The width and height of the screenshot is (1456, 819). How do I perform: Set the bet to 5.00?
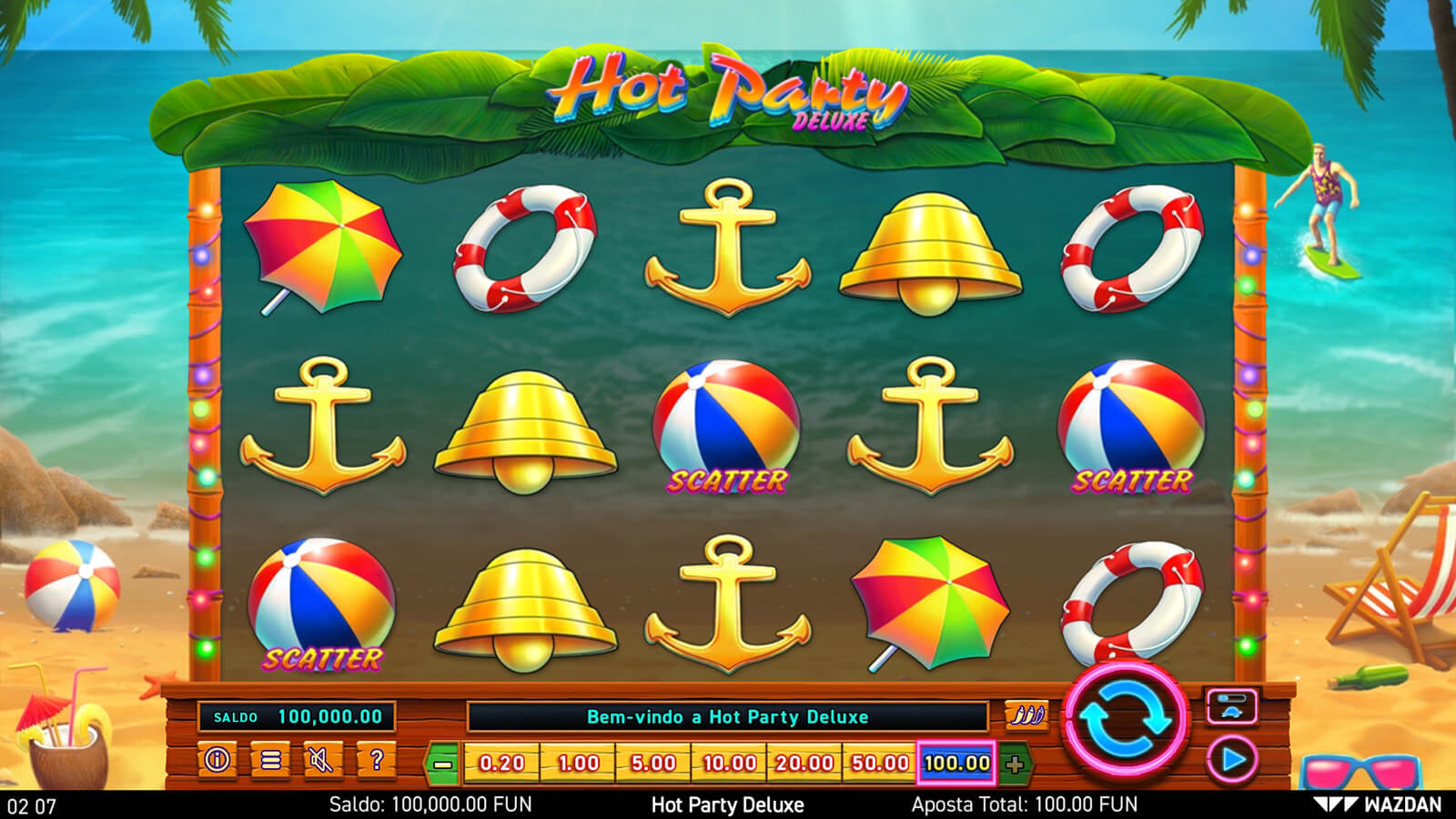[x=653, y=763]
